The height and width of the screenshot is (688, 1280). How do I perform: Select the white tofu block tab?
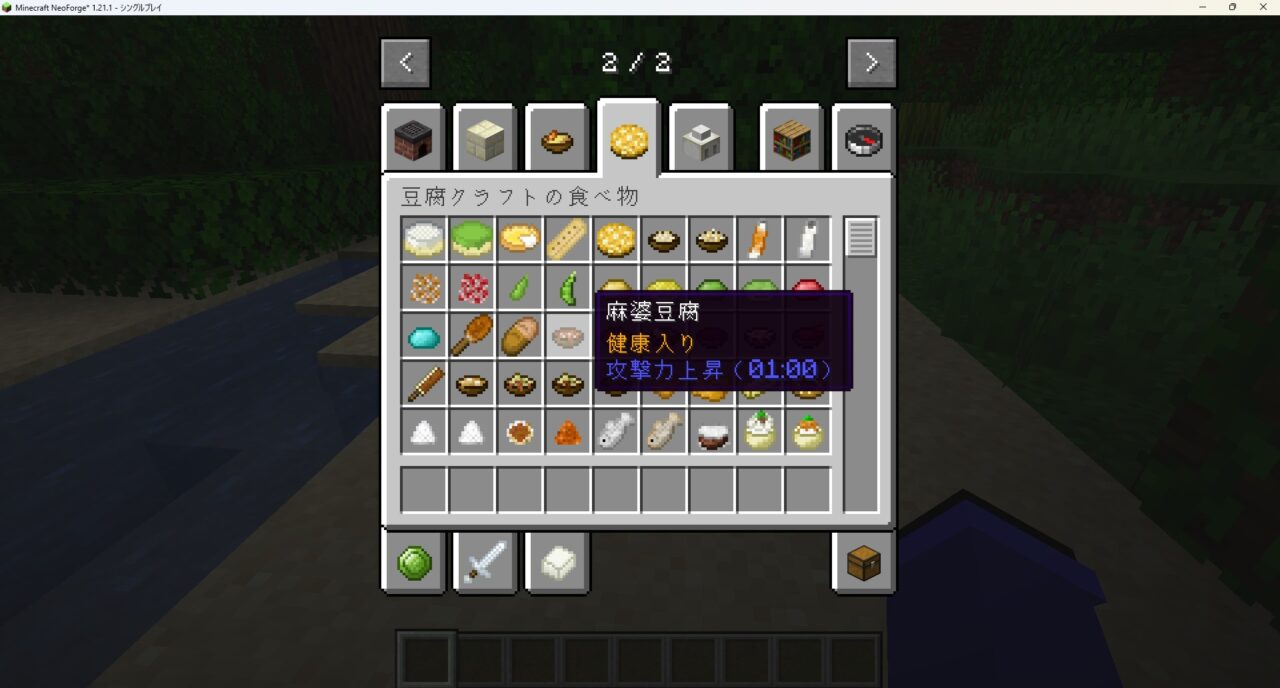[x=557, y=564]
